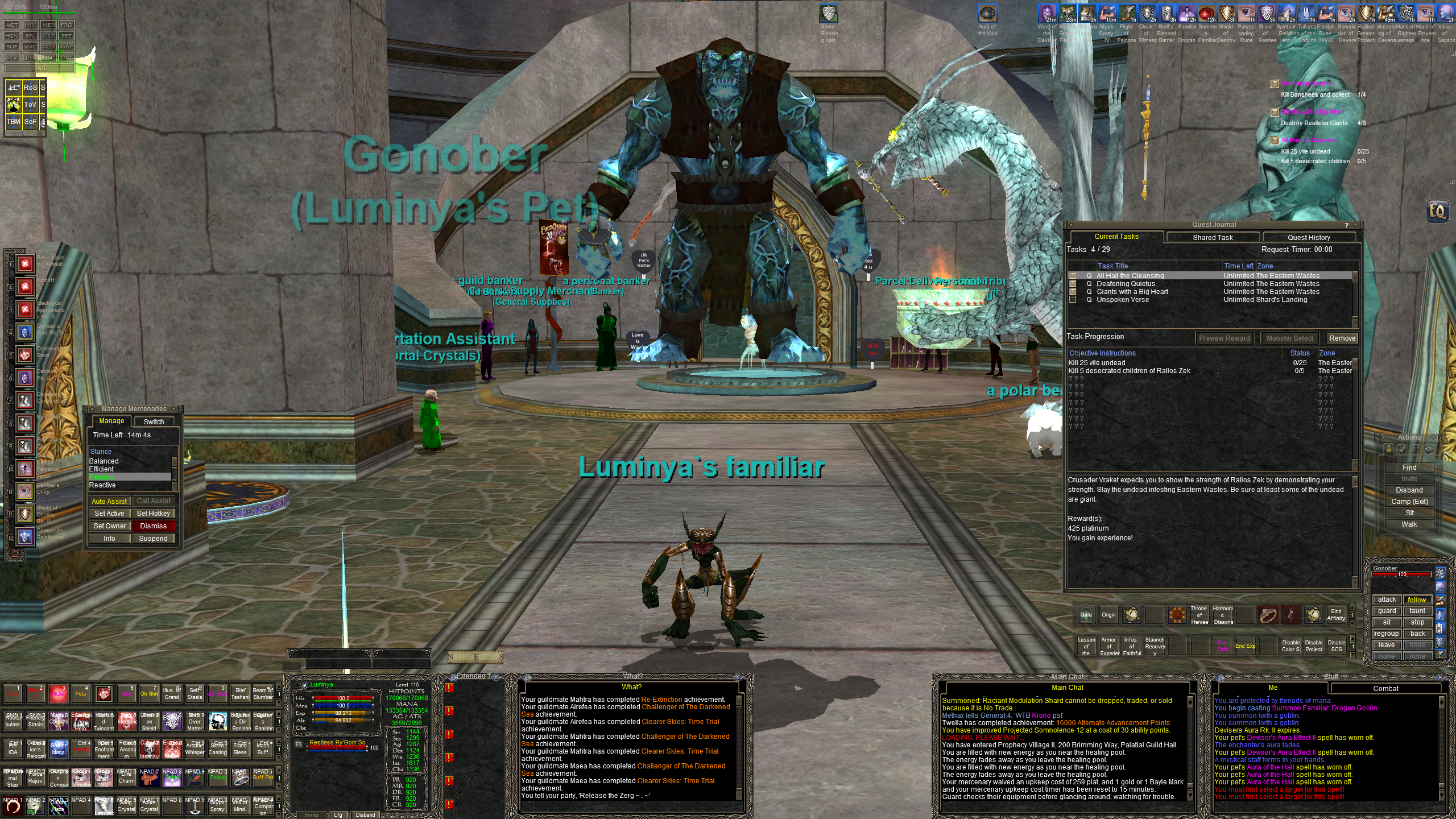Toggle mercenary Auto Assist
1456x819 pixels.
pos(109,501)
